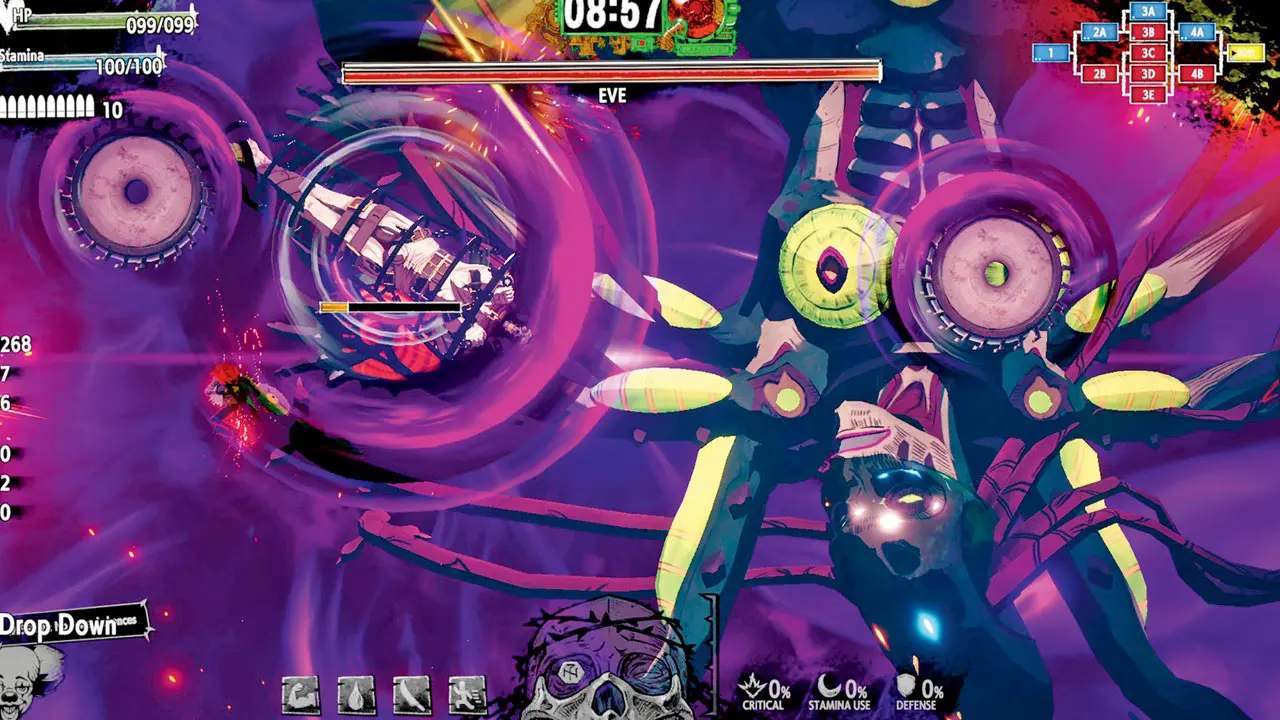This screenshot has width=1280, height=720.
Task: Select the blue 3A stage node
Action: click(1148, 12)
